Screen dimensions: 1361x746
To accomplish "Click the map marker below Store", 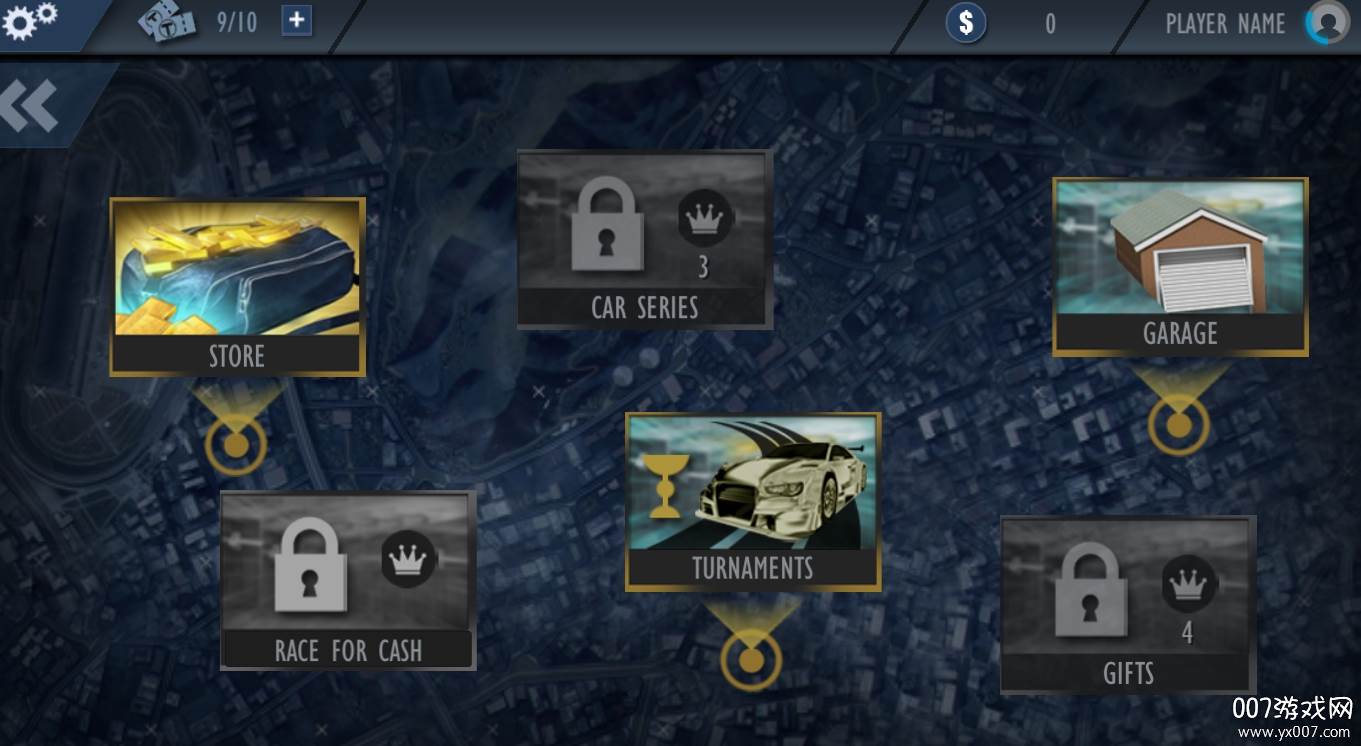I will [236, 443].
